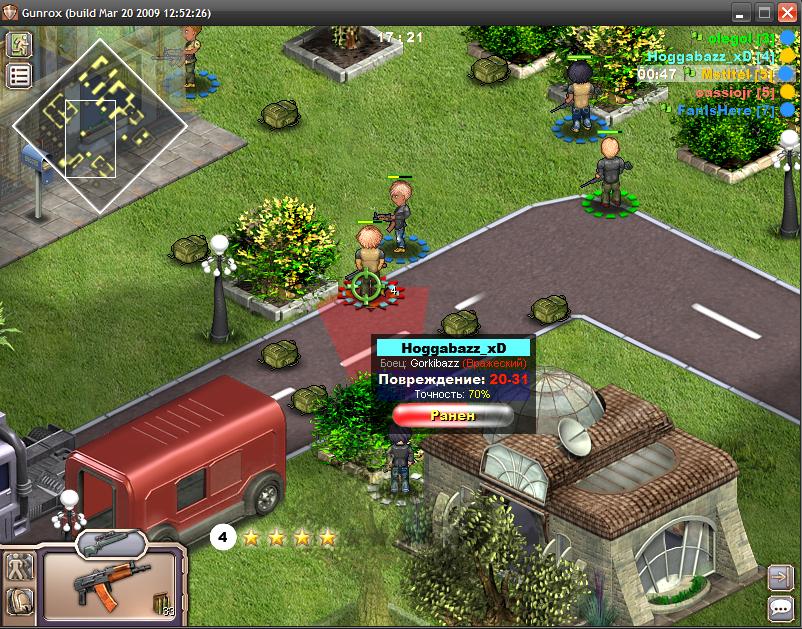
Task: Select FanIsHere in the player list
Action: coord(726,110)
